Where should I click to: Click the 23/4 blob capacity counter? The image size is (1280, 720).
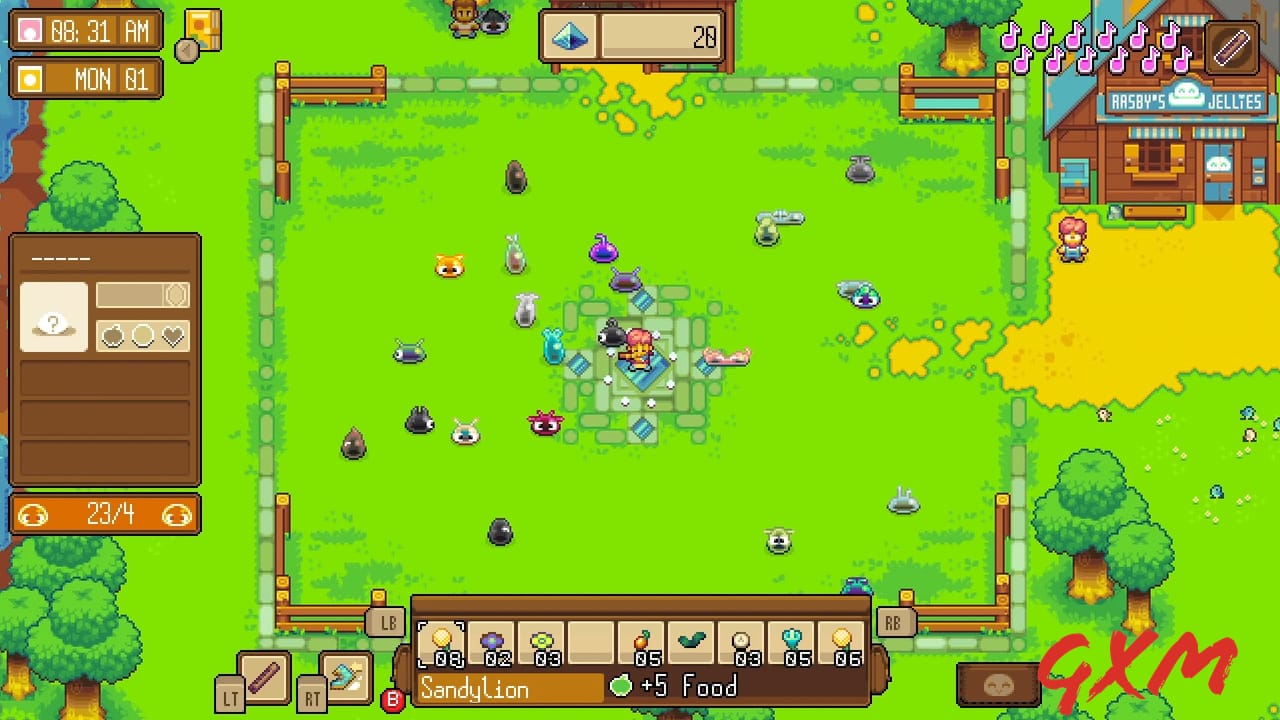point(104,514)
